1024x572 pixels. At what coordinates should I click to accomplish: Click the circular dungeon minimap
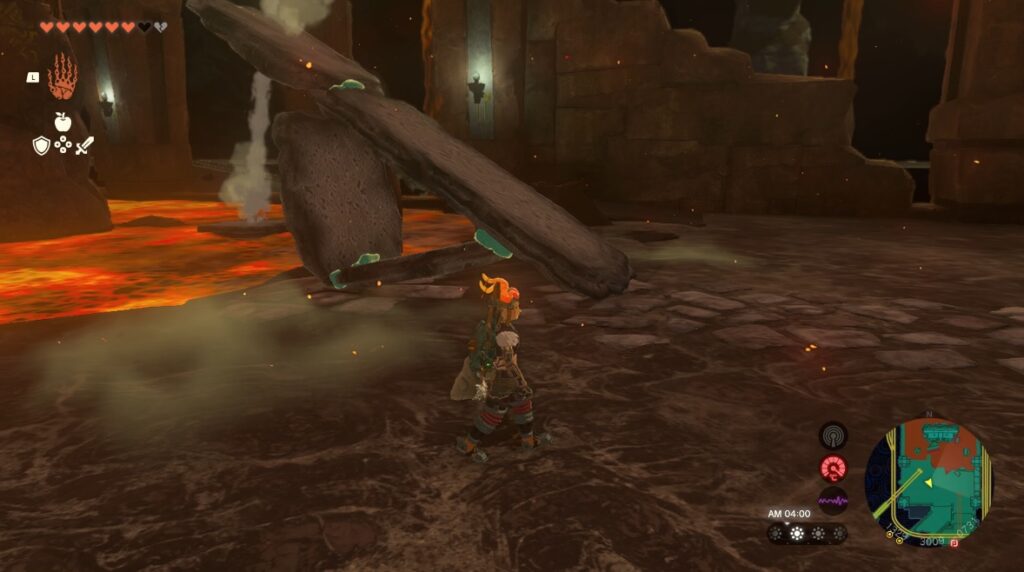[x=928, y=482]
